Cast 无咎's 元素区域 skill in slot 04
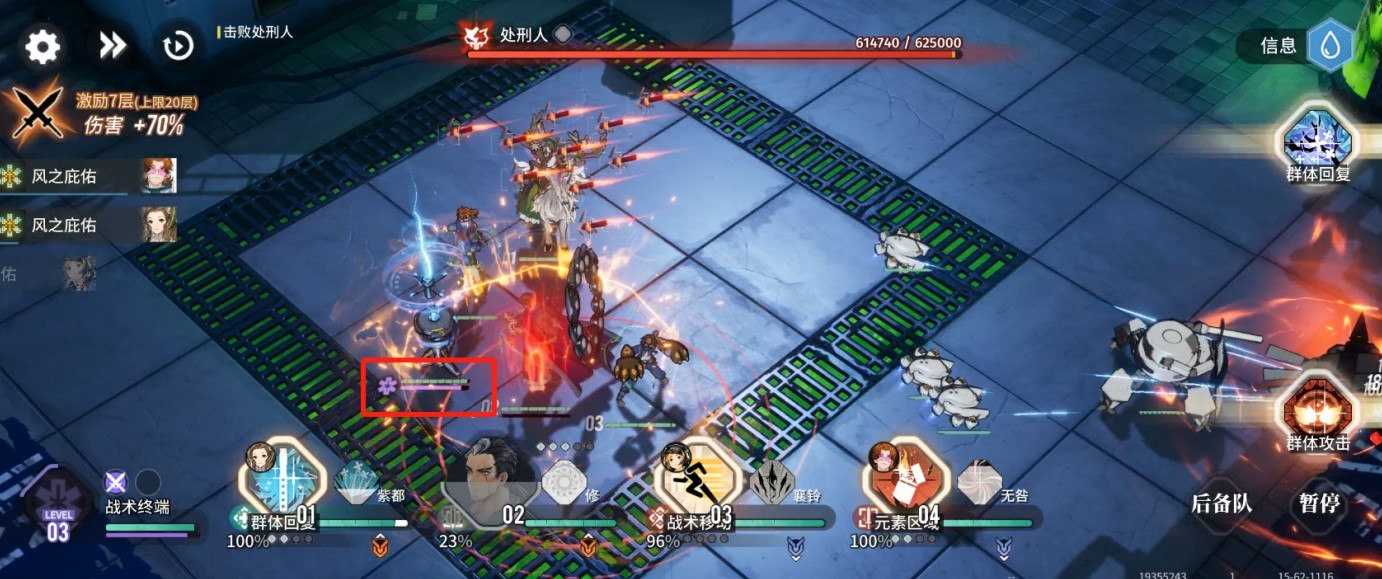 (x=906, y=482)
